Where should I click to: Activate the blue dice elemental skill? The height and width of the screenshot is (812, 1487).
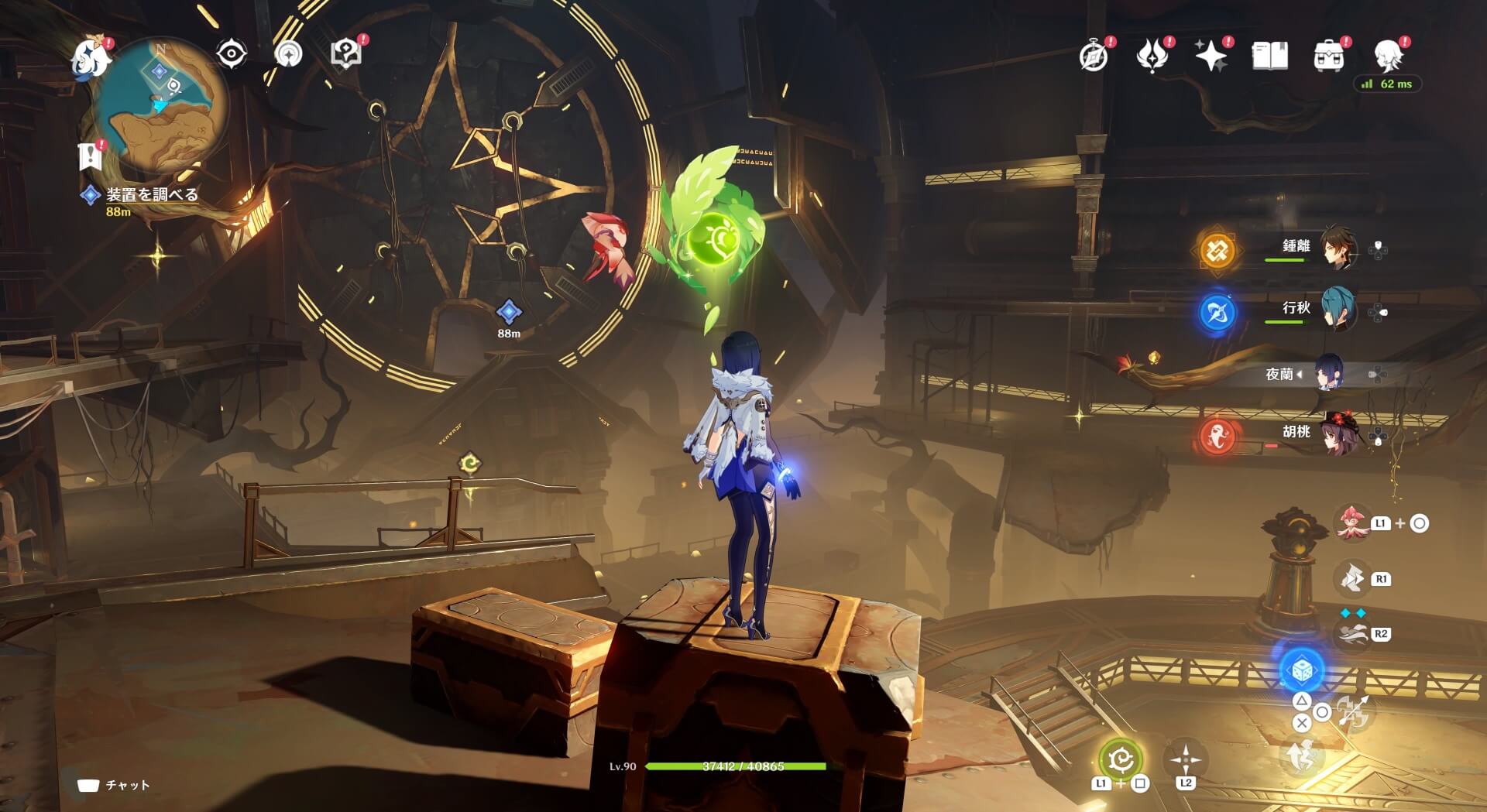point(1302,670)
